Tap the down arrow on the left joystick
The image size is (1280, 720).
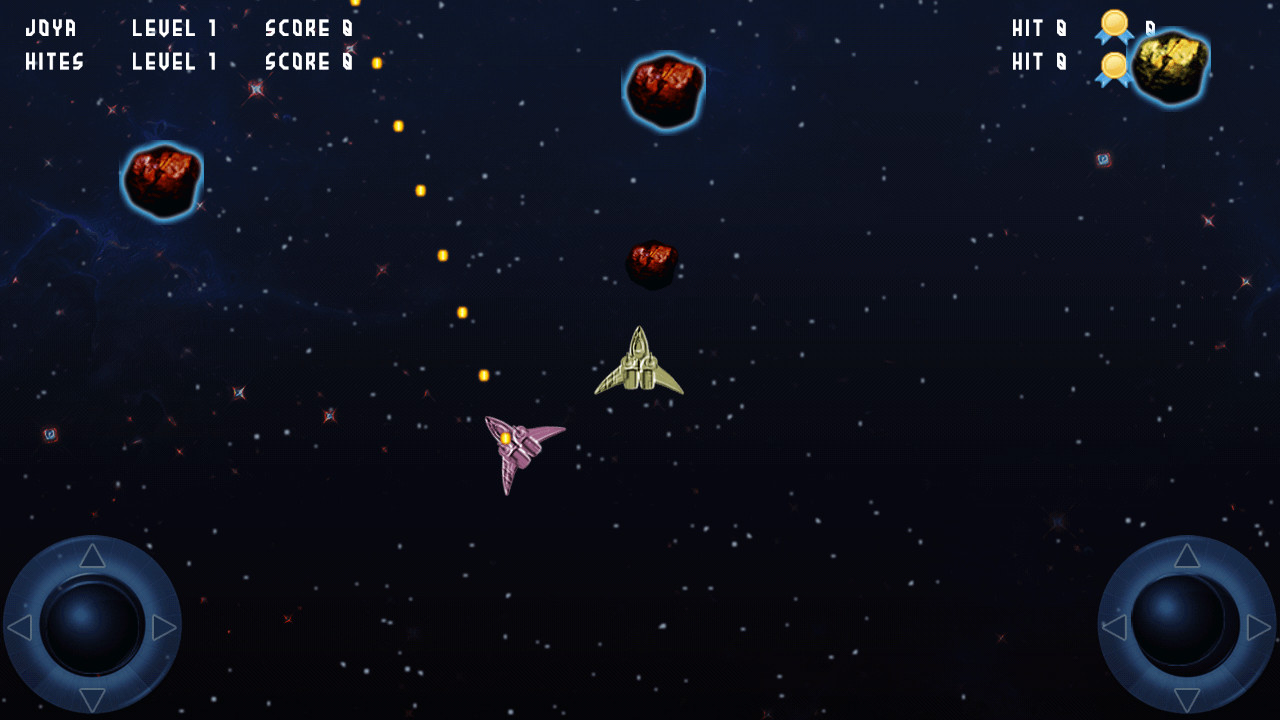pos(92,699)
